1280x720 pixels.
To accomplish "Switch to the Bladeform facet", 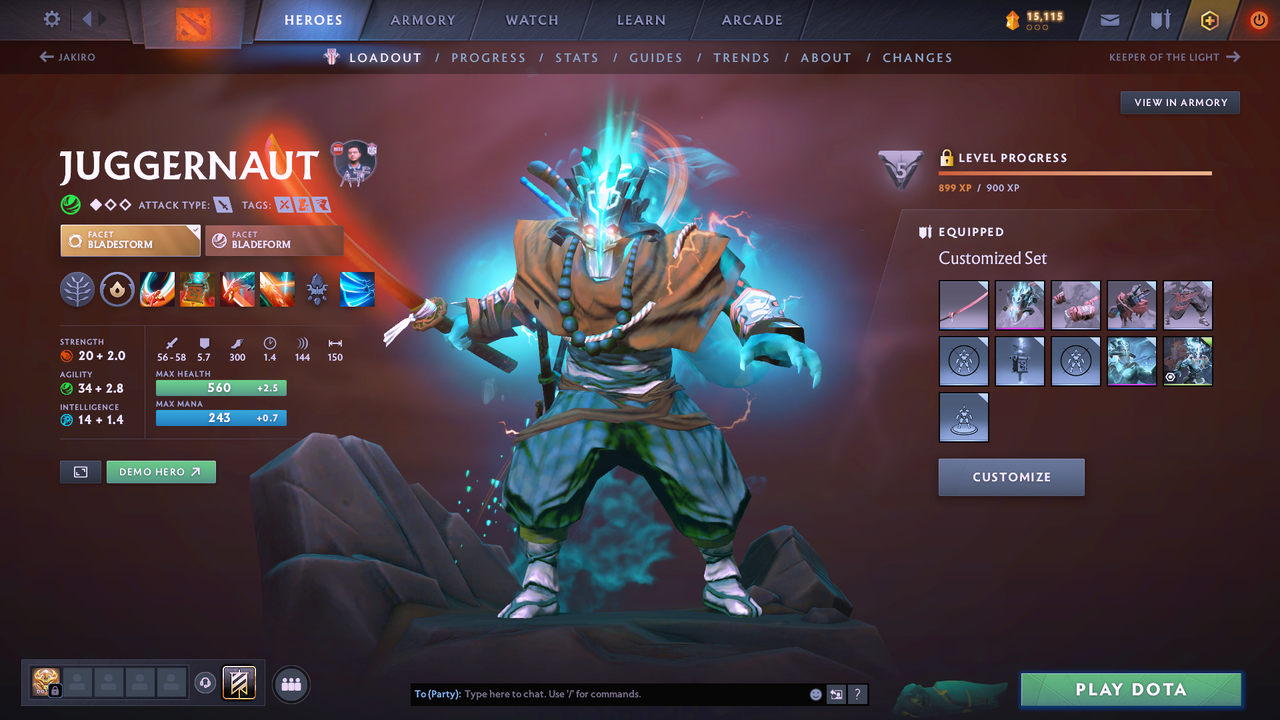I will [274, 240].
